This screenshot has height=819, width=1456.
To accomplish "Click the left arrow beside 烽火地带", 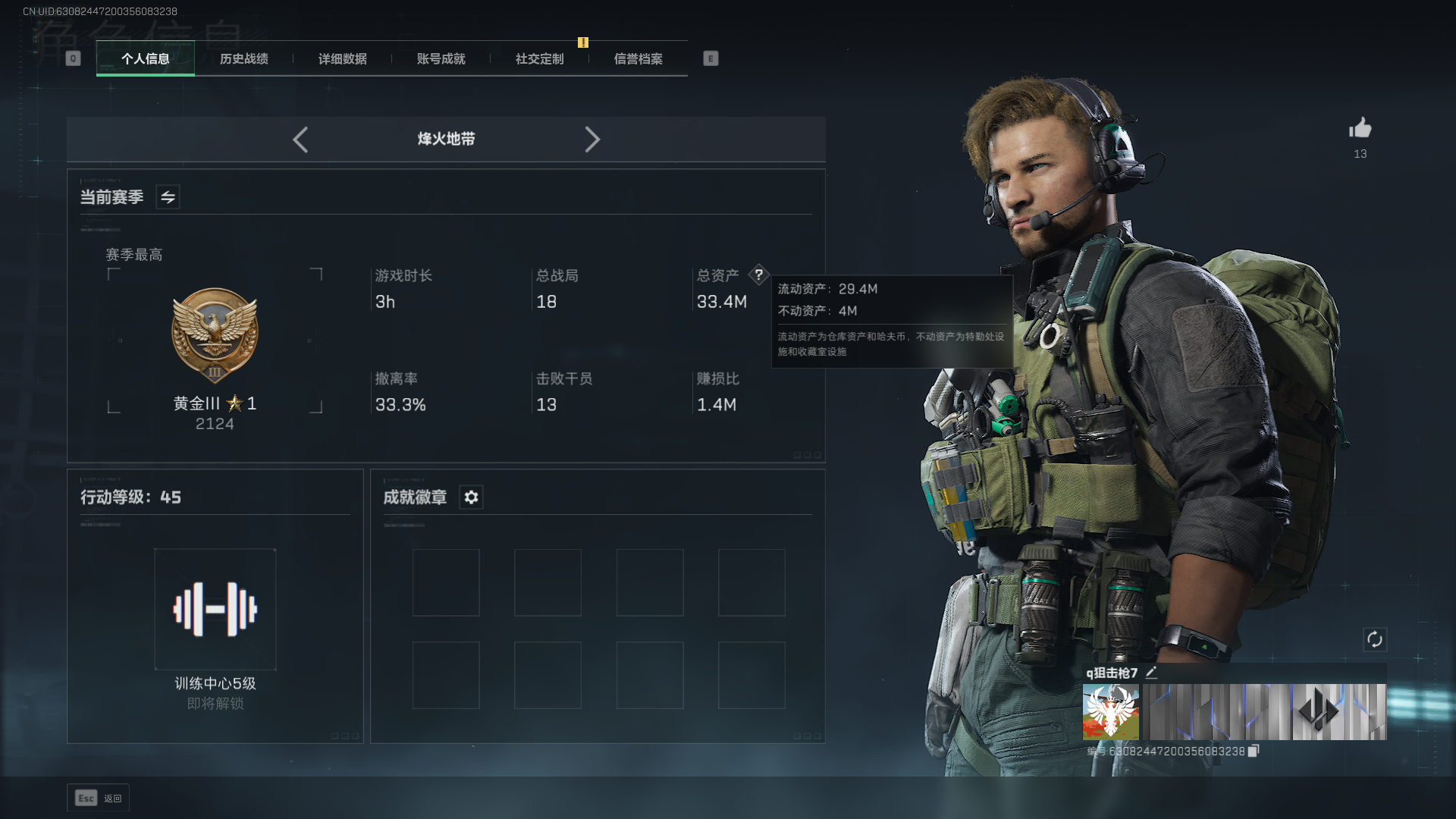I will click(300, 140).
